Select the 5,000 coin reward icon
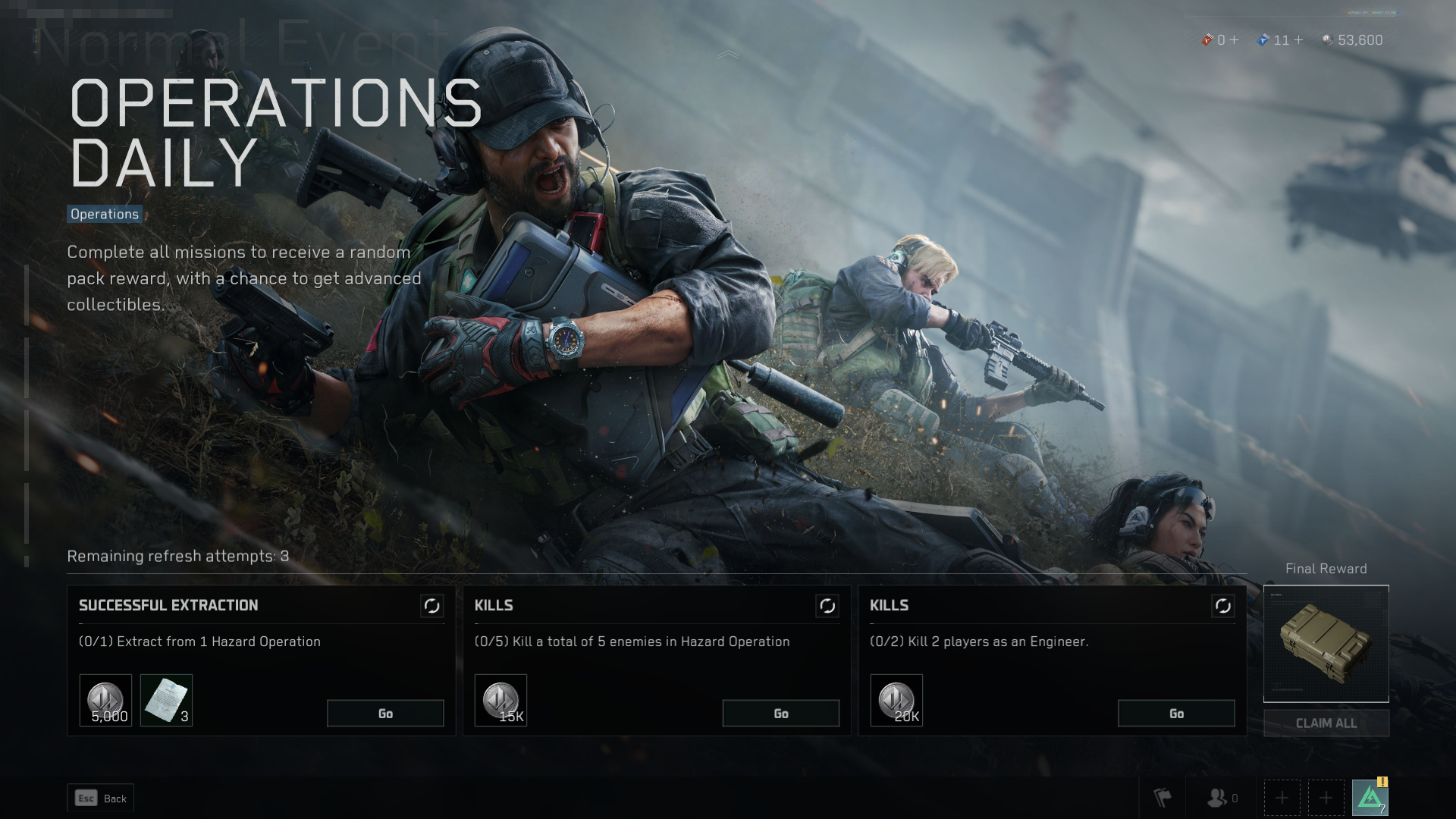The height and width of the screenshot is (819, 1456). [105, 700]
